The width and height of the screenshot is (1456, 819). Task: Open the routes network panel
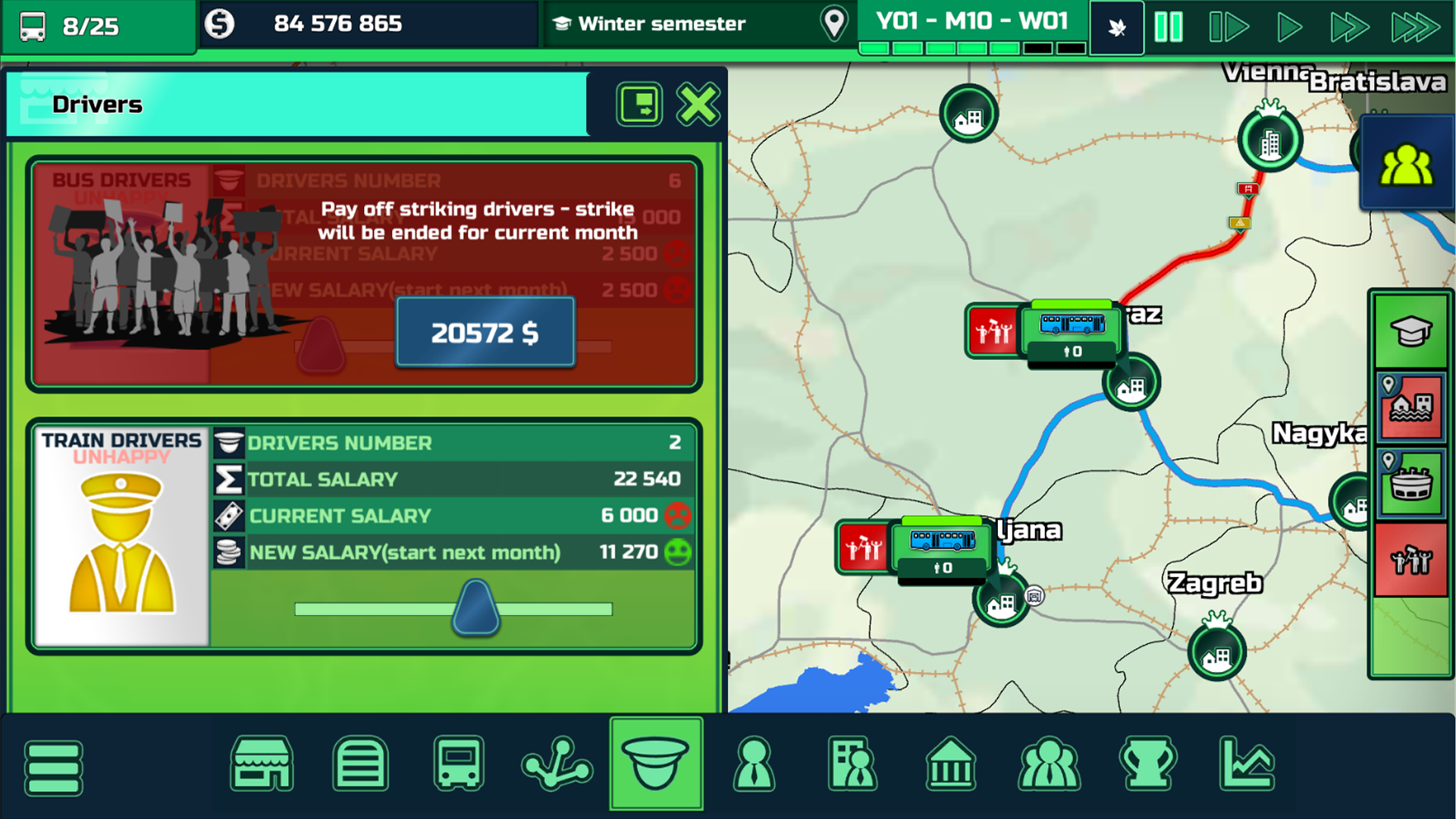[557, 764]
